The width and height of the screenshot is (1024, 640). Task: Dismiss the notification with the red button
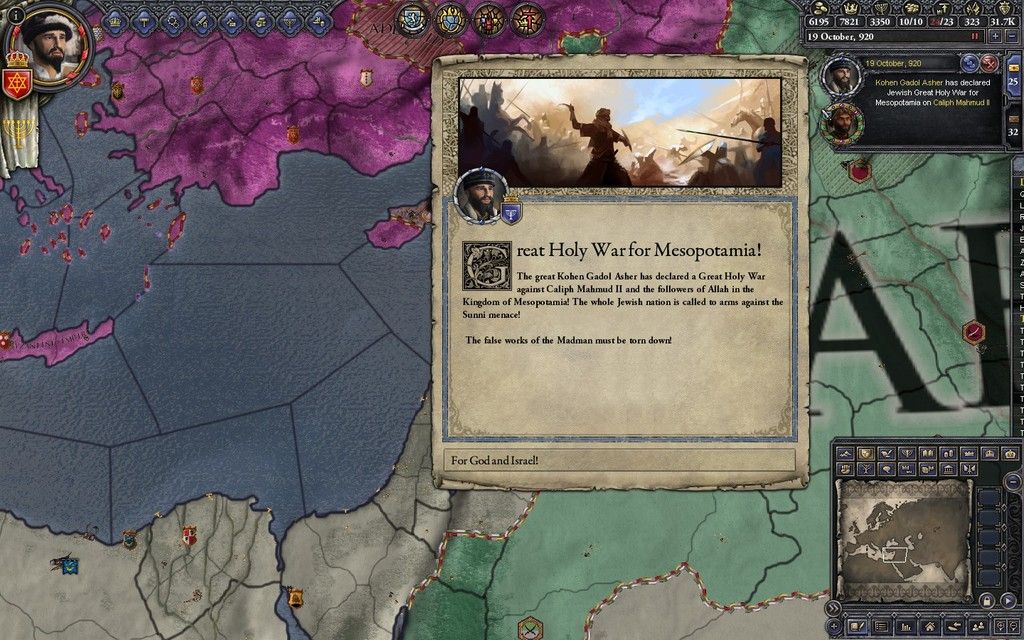(x=990, y=63)
